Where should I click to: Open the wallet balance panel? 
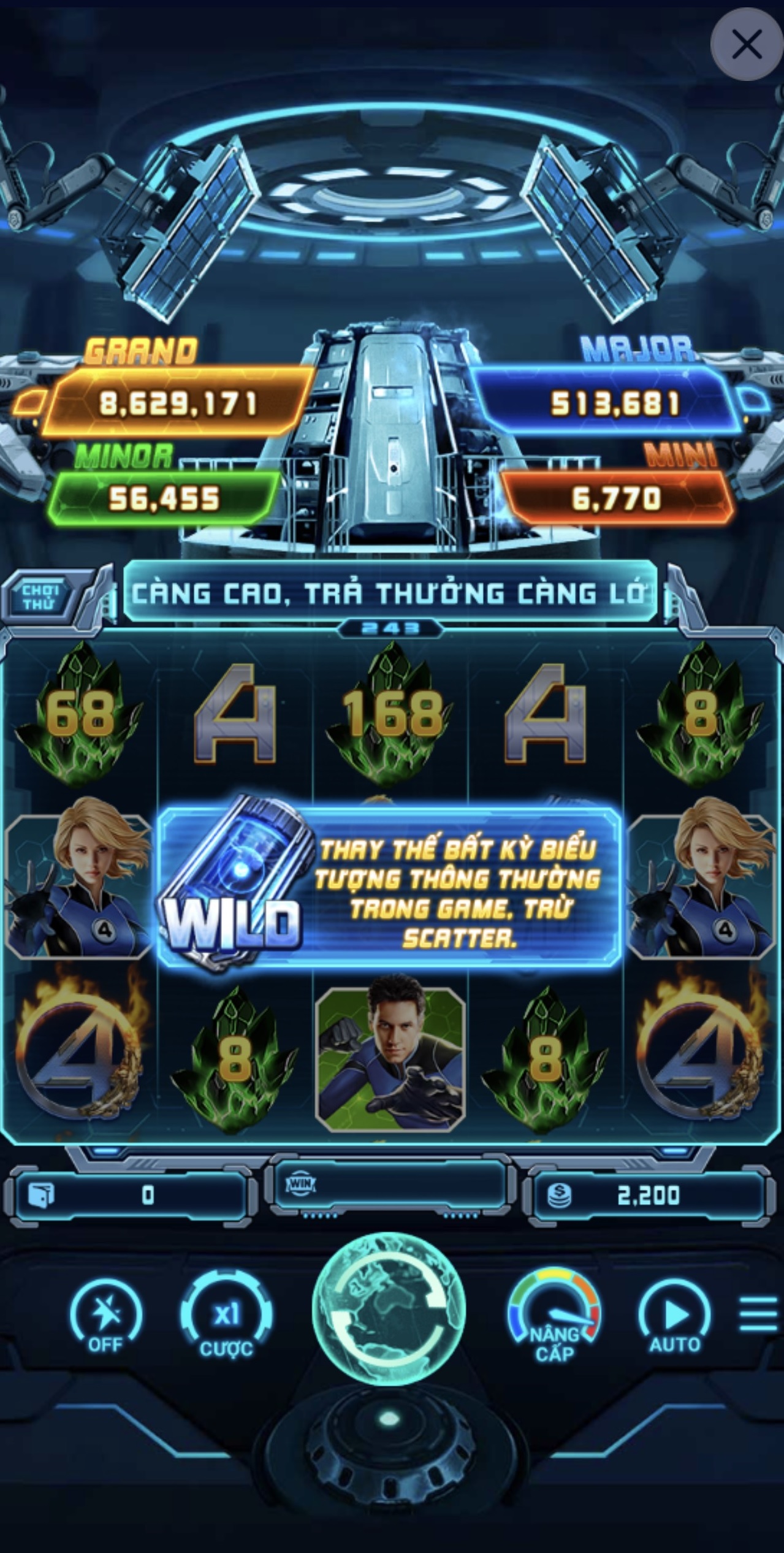point(130,1195)
